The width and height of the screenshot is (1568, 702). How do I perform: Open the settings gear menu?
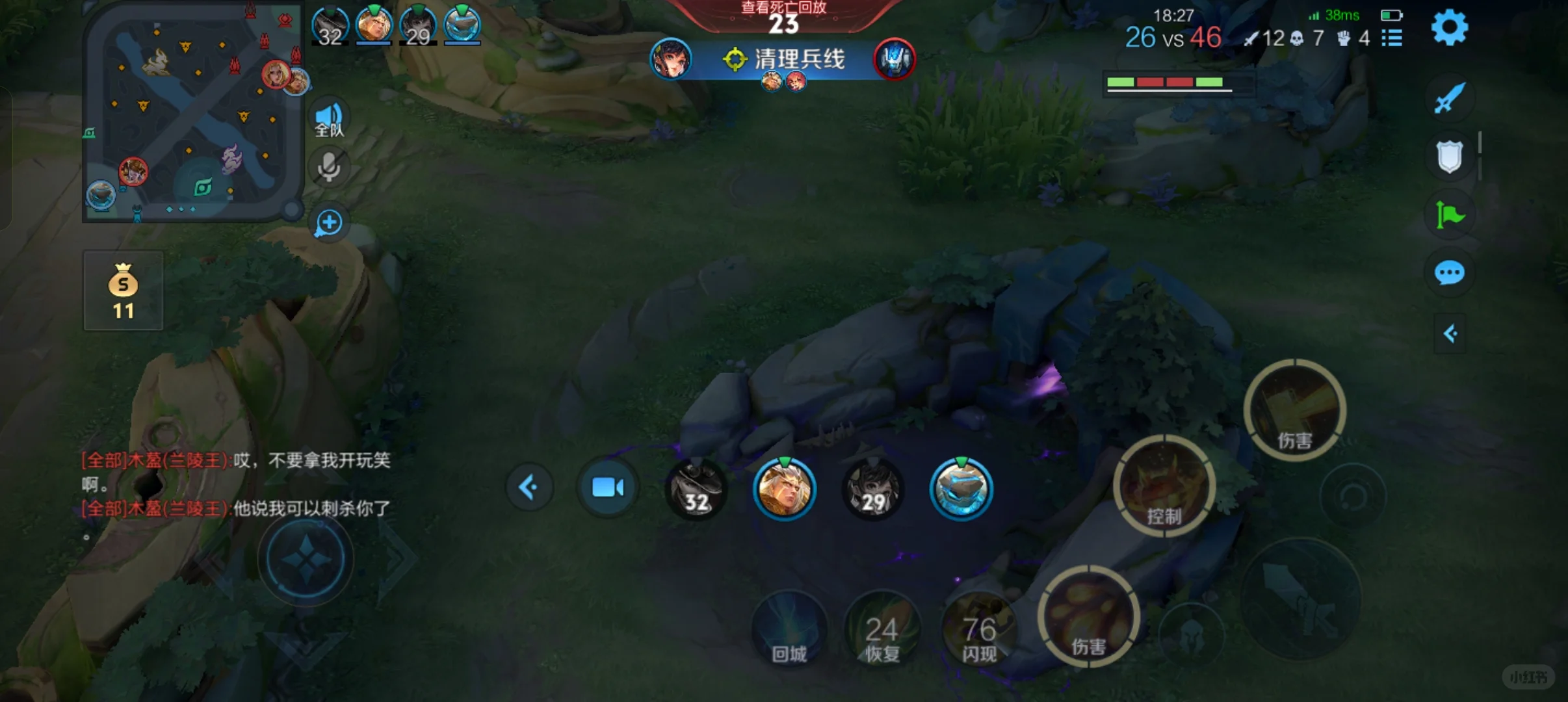click(x=1449, y=28)
